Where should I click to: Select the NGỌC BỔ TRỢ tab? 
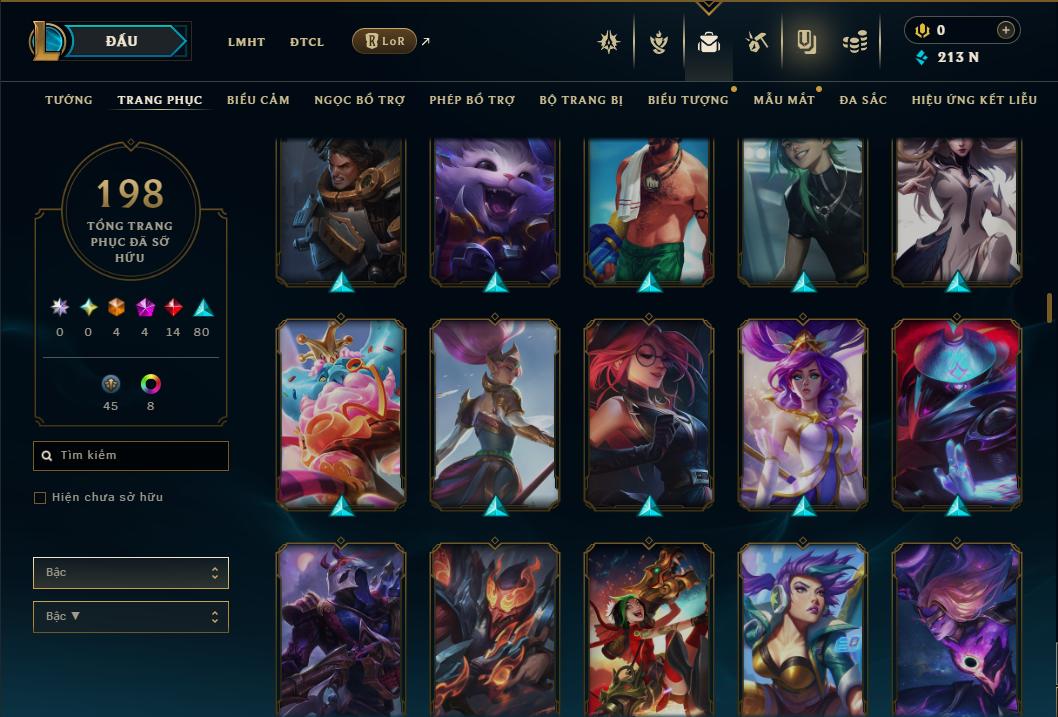coord(359,100)
